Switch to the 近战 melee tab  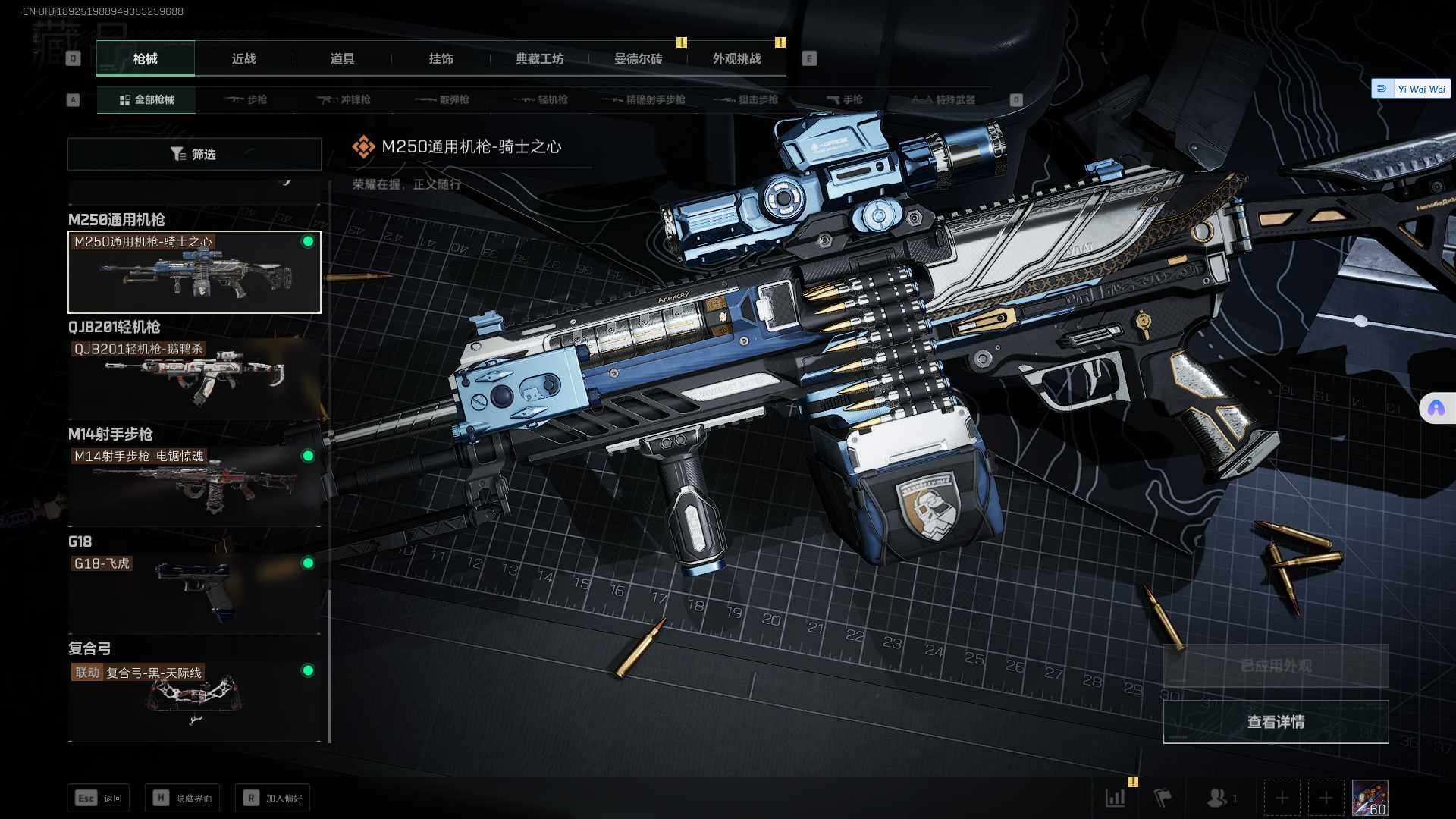pos(243,59)
